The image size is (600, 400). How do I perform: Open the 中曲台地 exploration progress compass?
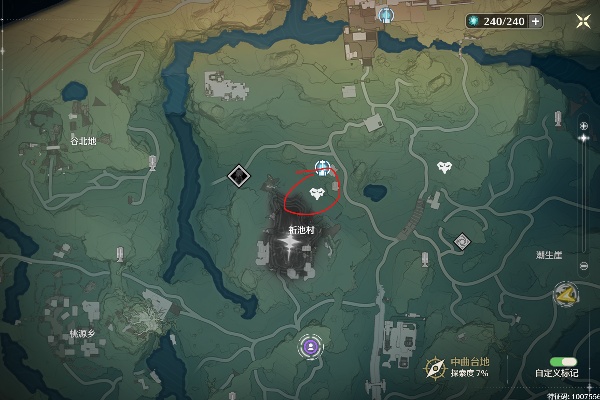click(x=435, y=368)
